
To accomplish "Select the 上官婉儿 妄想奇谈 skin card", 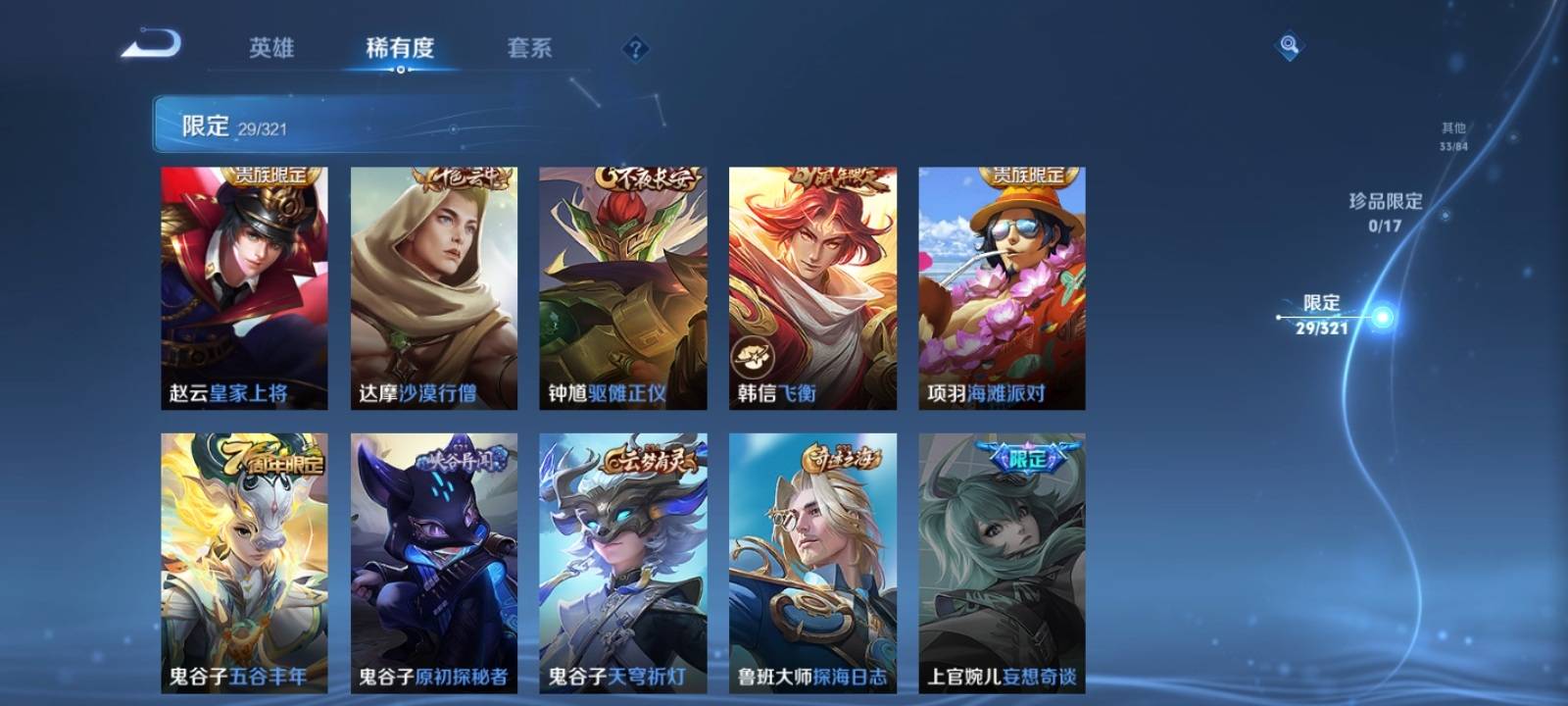I will [x=1002, y=563].
